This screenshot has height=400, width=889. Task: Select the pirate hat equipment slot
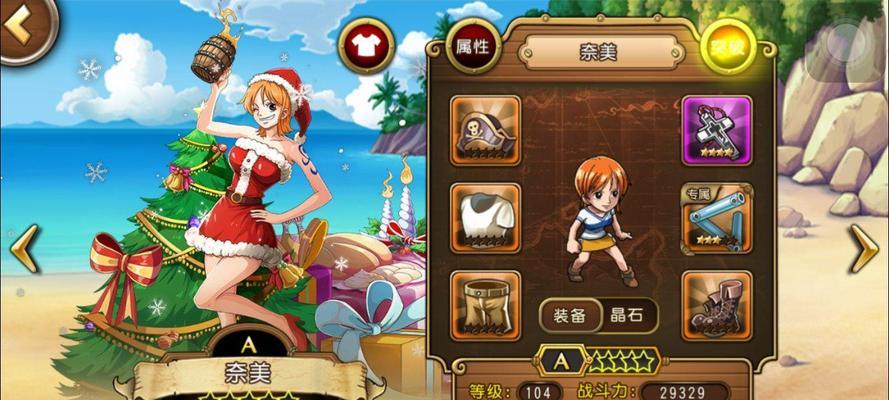(x=485, y=130)
